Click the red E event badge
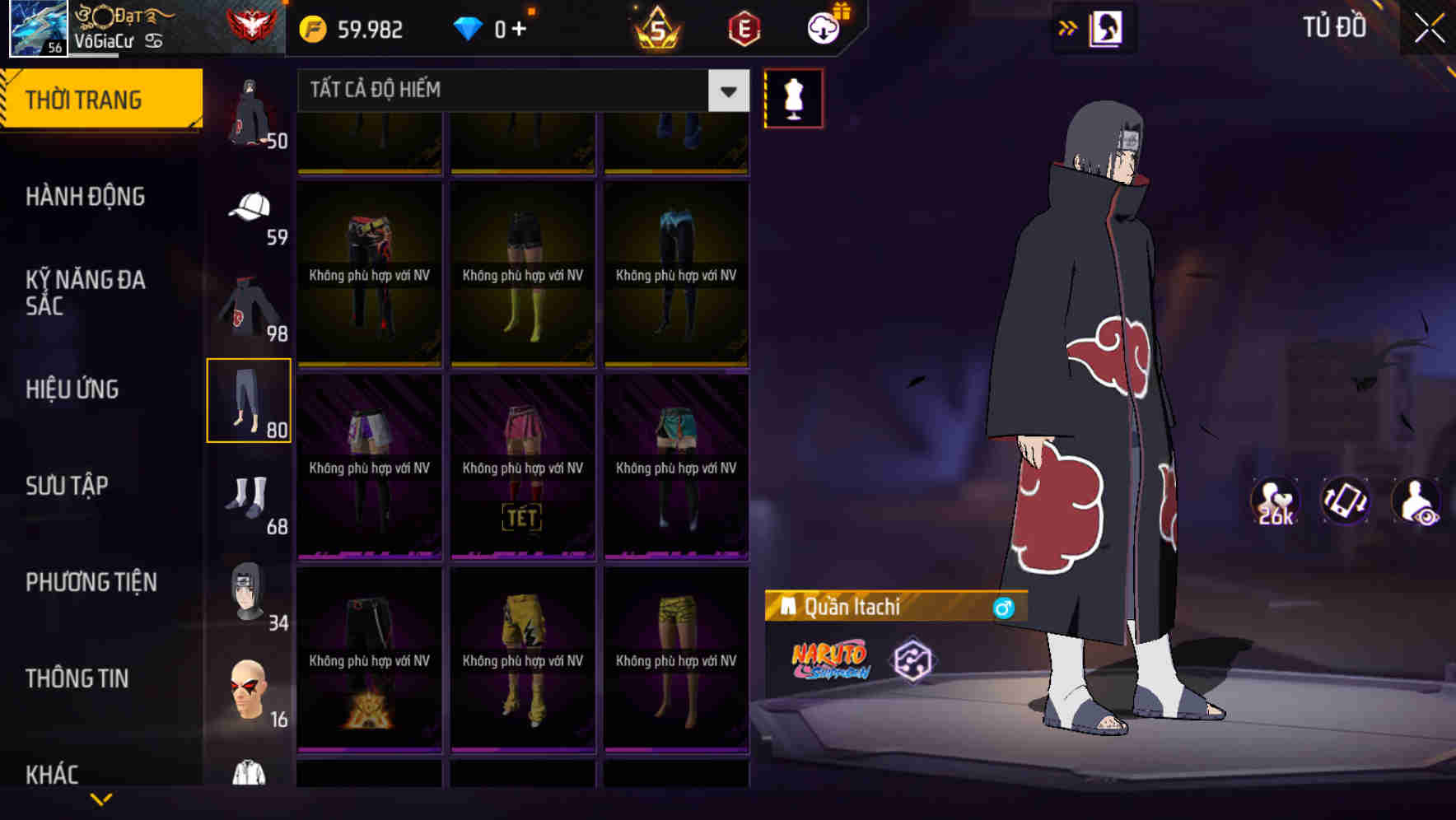This screenshot has height=820, width=1456. click(744, 27)
